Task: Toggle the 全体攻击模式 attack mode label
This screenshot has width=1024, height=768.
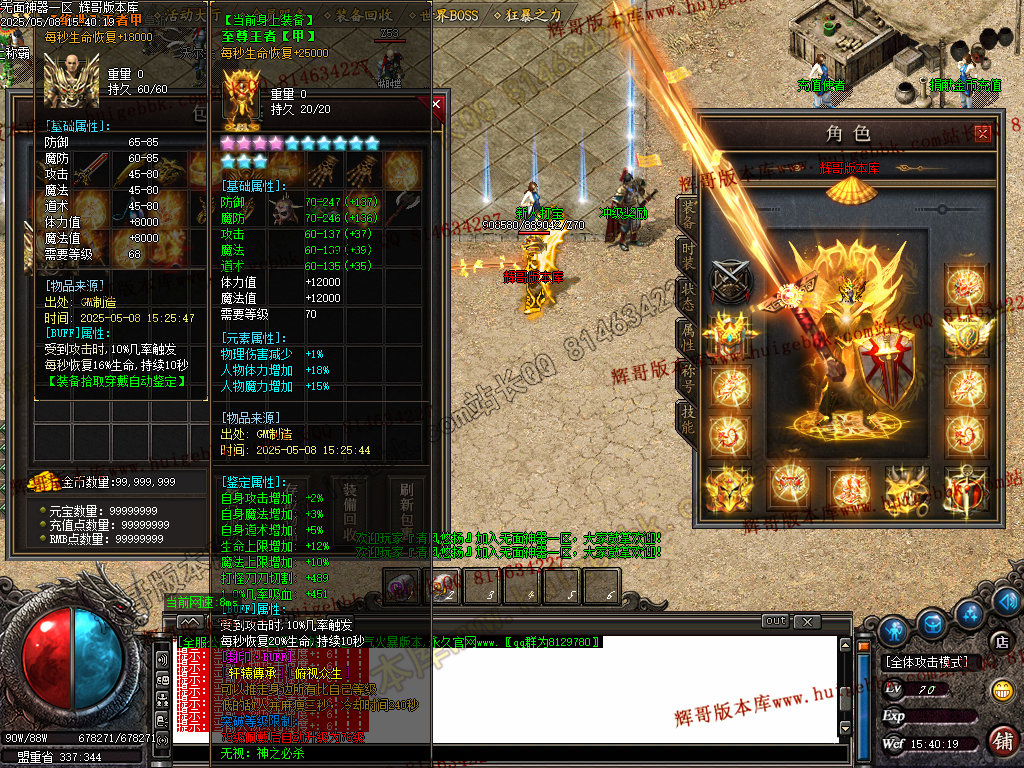Action: click(927, 662)
